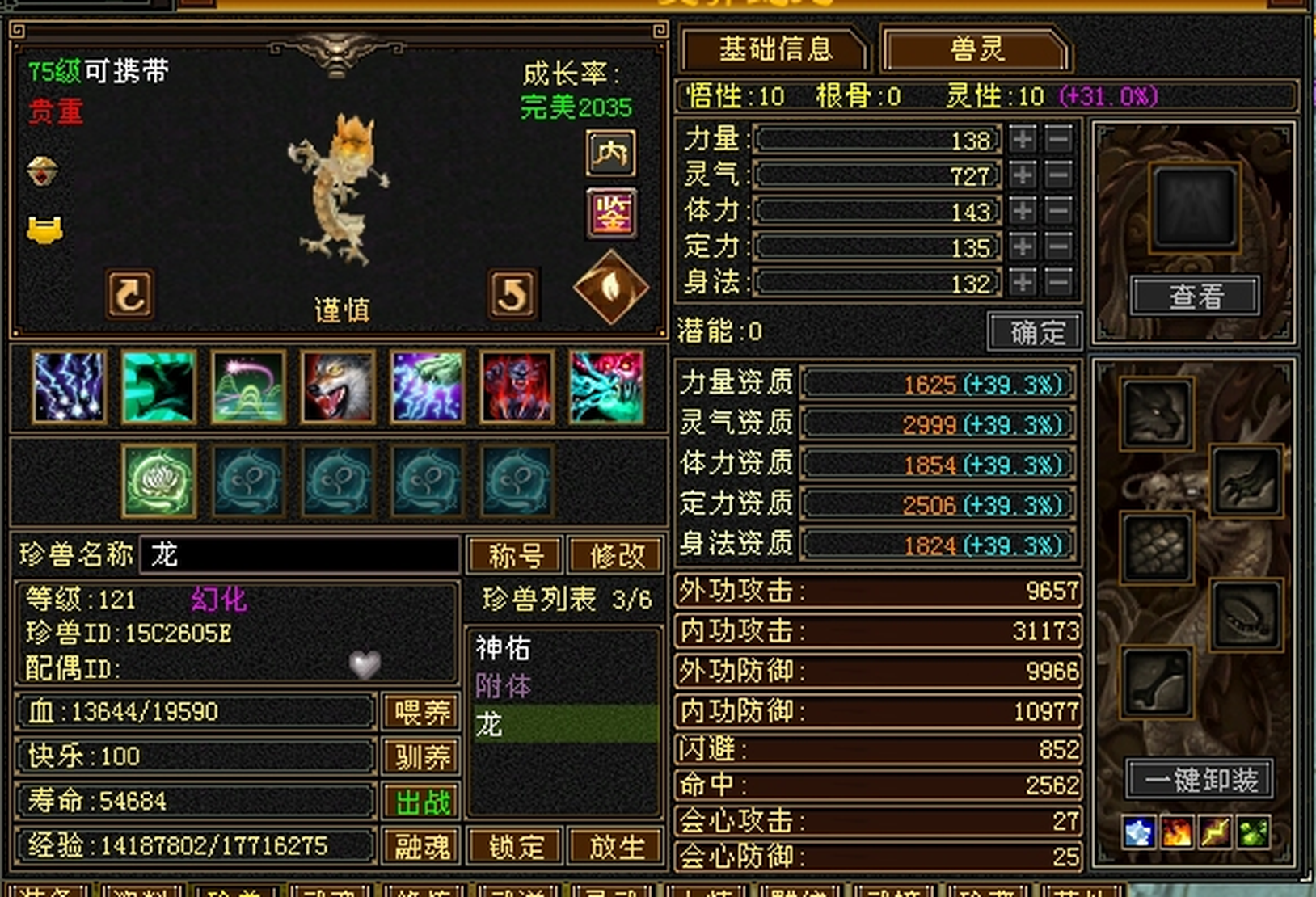The height and width of the screenshot is (897, 1316).
Task: Add a point to 力量
Action: click(x=1023, y=139)
